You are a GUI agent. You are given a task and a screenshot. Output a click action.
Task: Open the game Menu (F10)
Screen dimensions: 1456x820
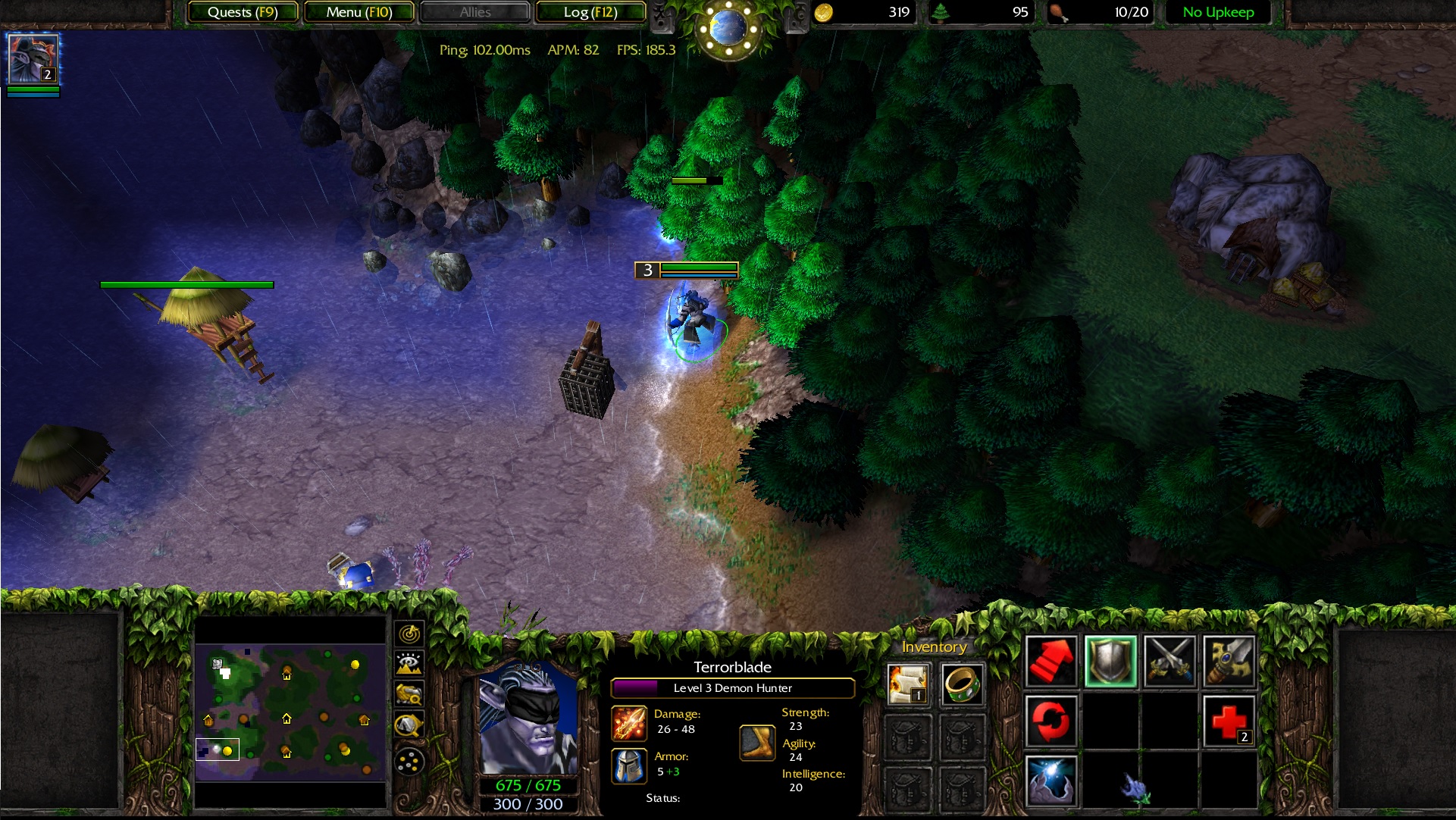pos(359,12)
